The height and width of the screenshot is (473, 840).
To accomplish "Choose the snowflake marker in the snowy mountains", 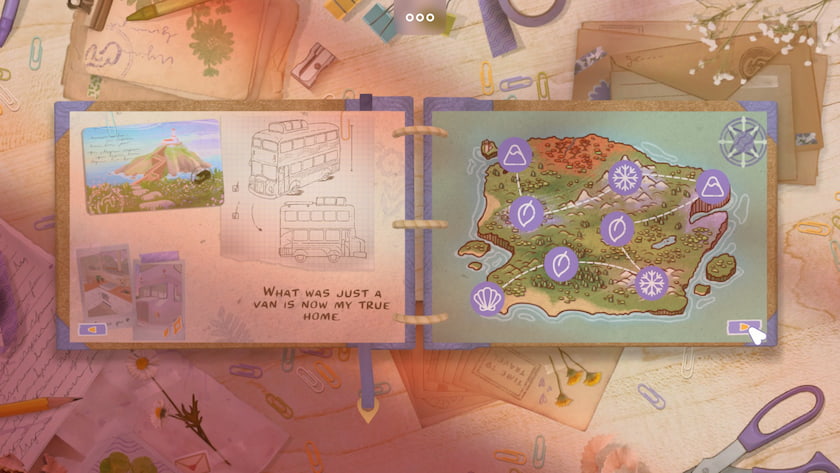I will pos(625,178).
